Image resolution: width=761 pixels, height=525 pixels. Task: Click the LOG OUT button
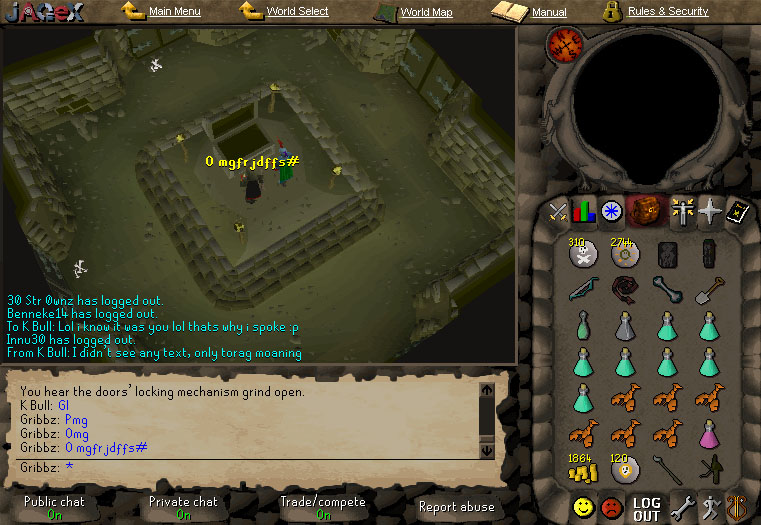point(647,508)
